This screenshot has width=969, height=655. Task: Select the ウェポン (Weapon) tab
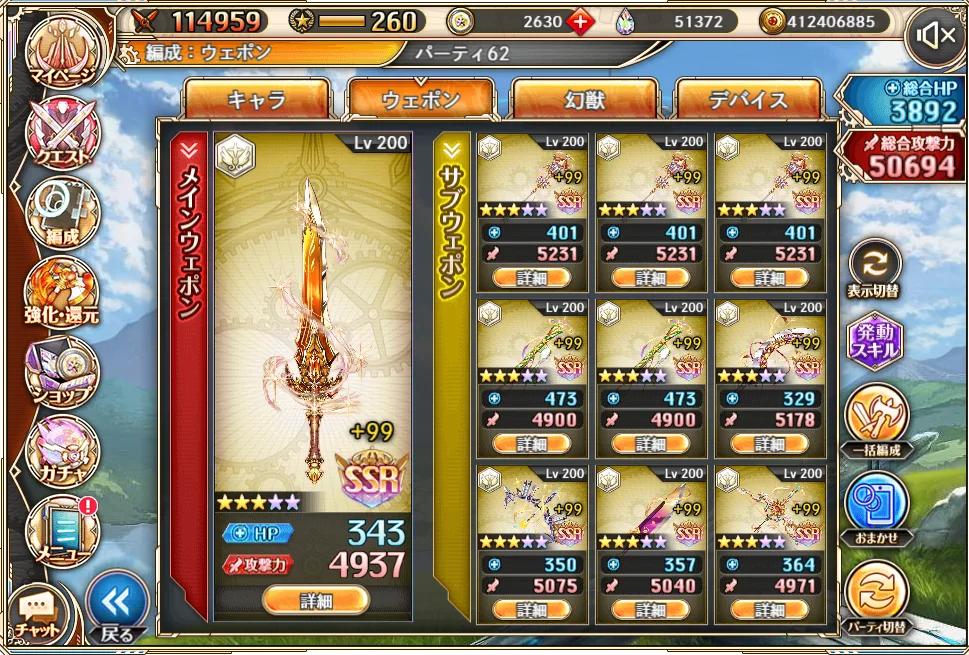coord(421,100)
